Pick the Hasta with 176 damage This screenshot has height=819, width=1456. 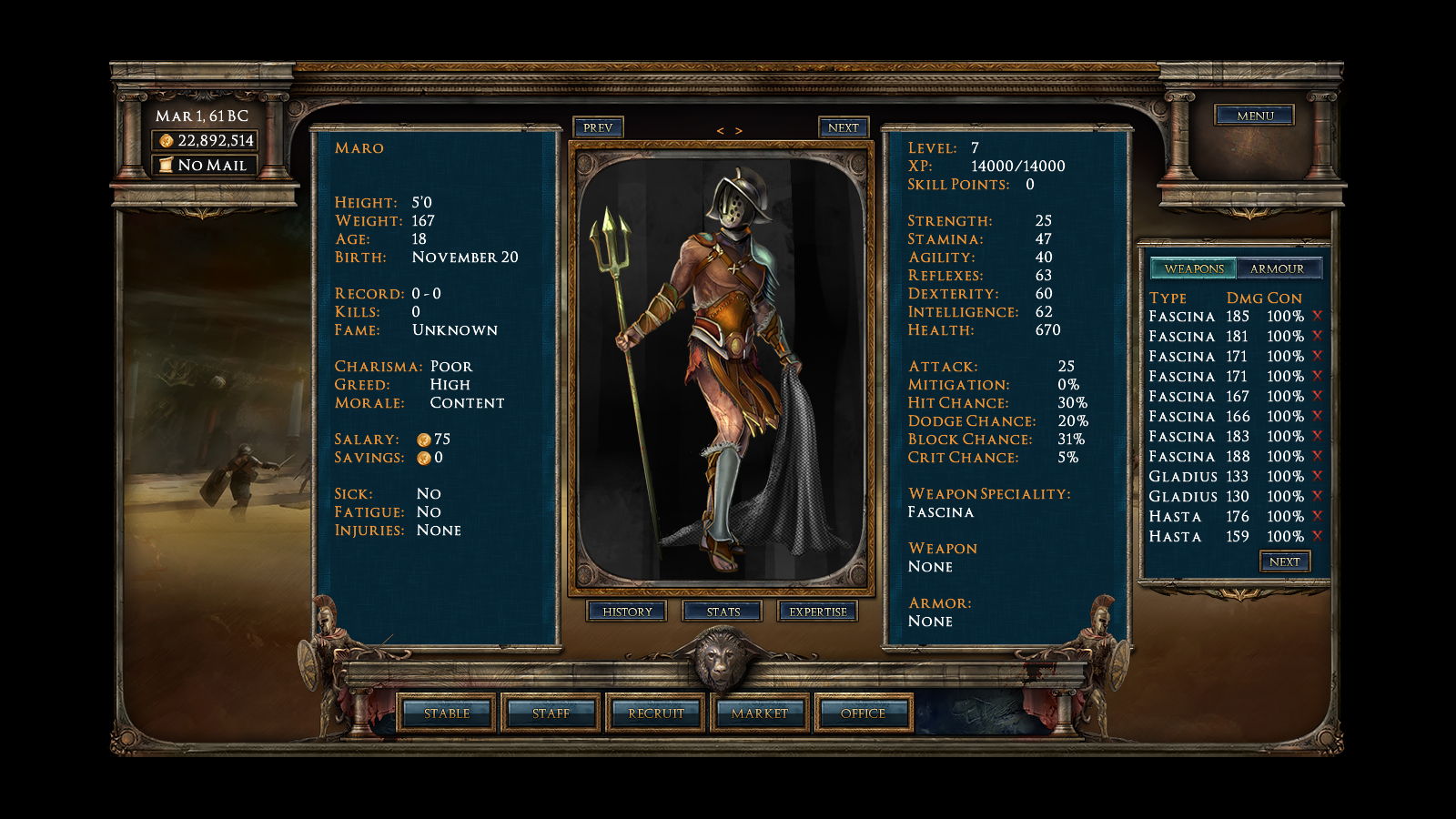point(1175,517)
